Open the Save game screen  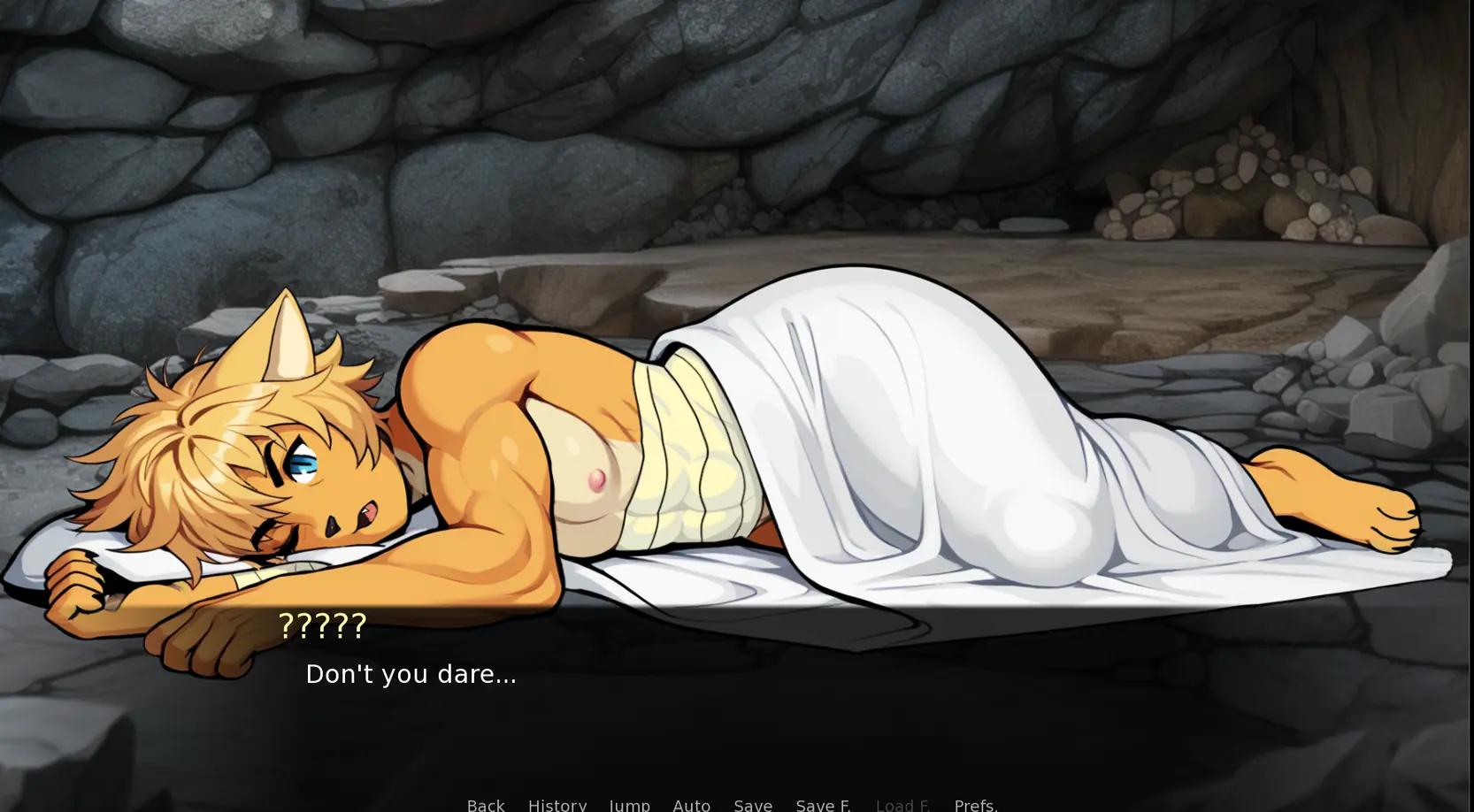tap(753, 804)
